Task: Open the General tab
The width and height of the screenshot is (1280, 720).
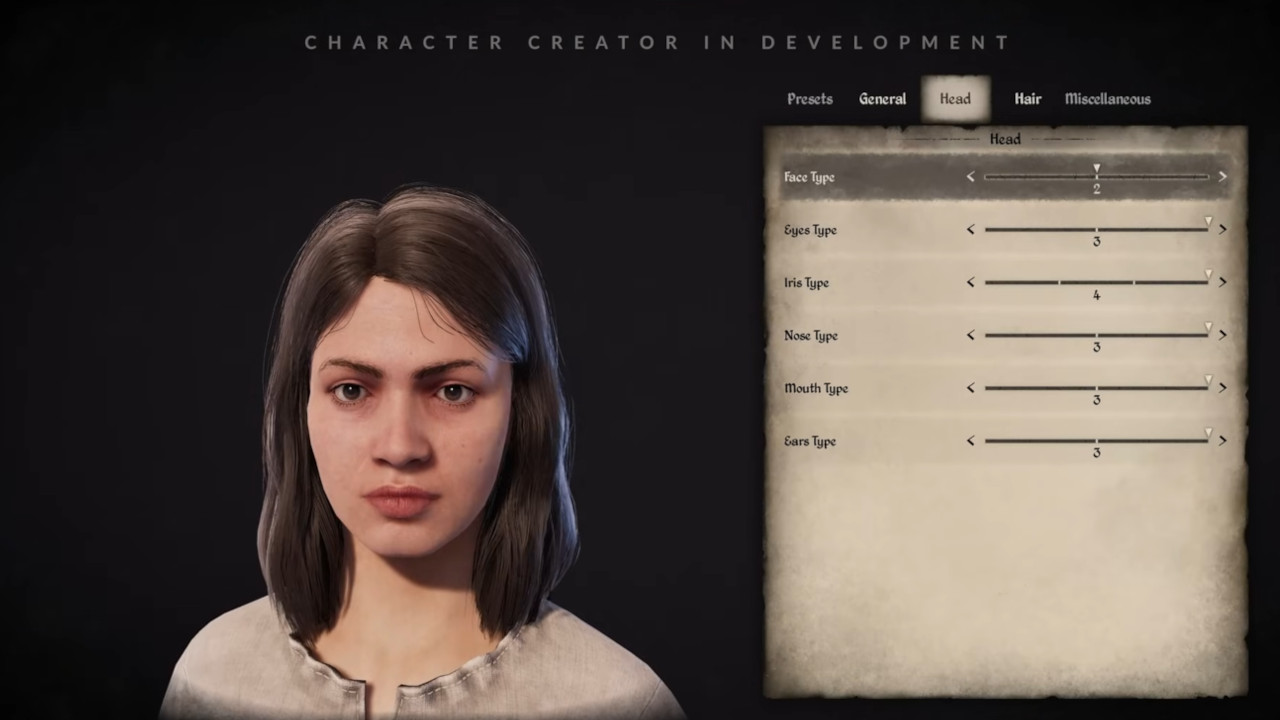Action: click(x=882, y=98)
